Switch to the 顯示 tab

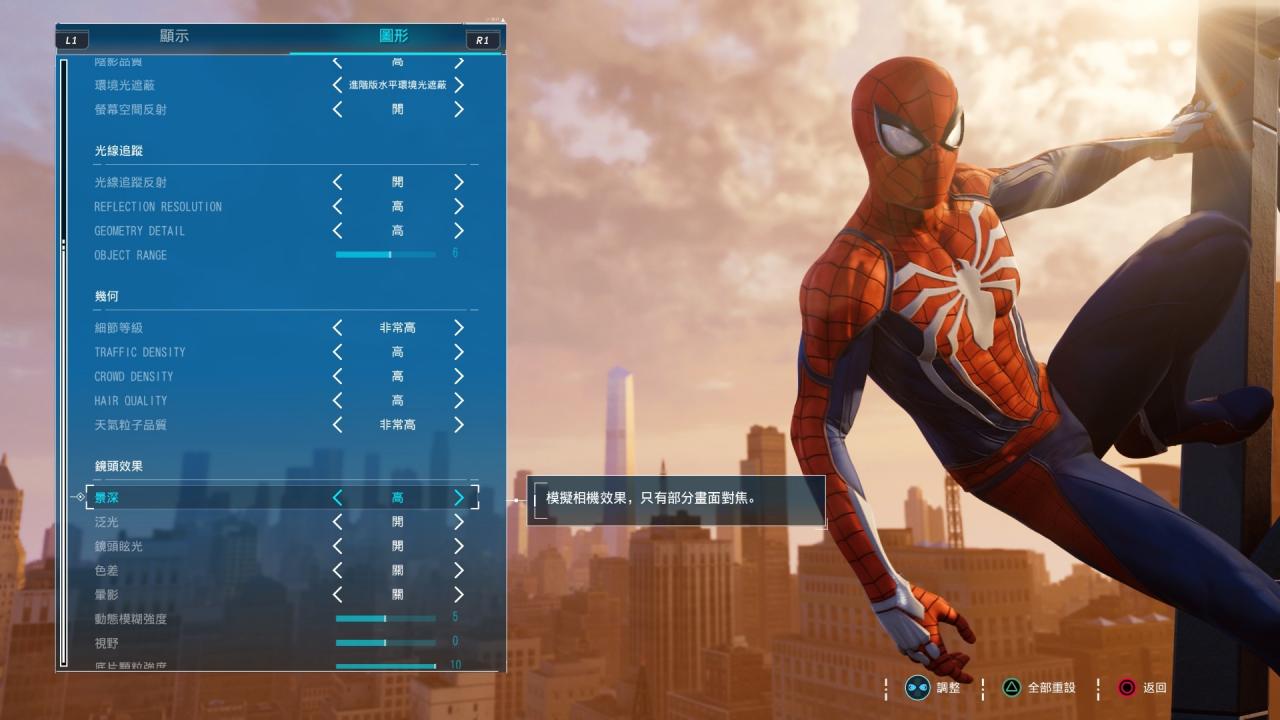coord(174,37)
